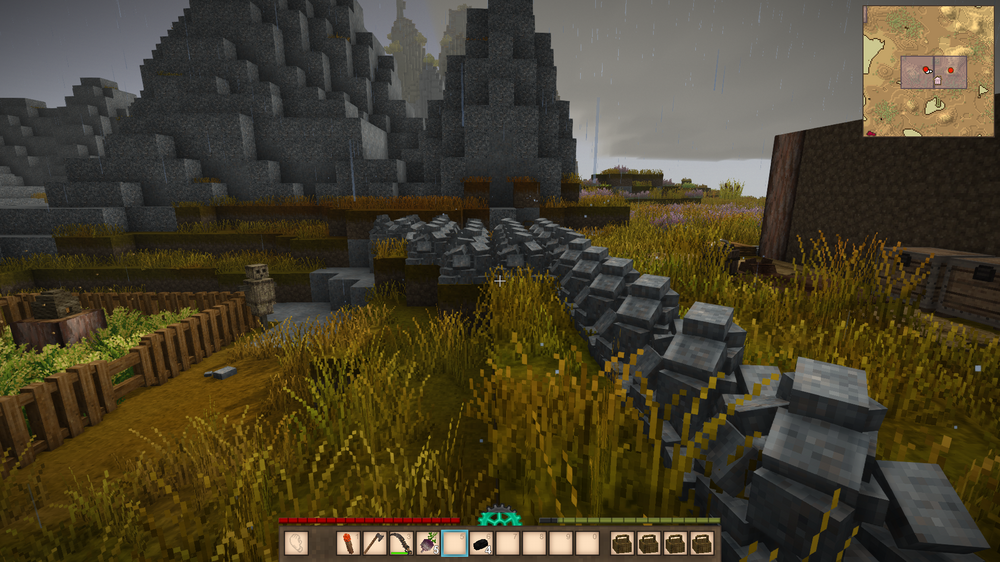Select the torch hotbar slot
The height and width of the screenshot is (562, 1000).
[x=349, y=543]
